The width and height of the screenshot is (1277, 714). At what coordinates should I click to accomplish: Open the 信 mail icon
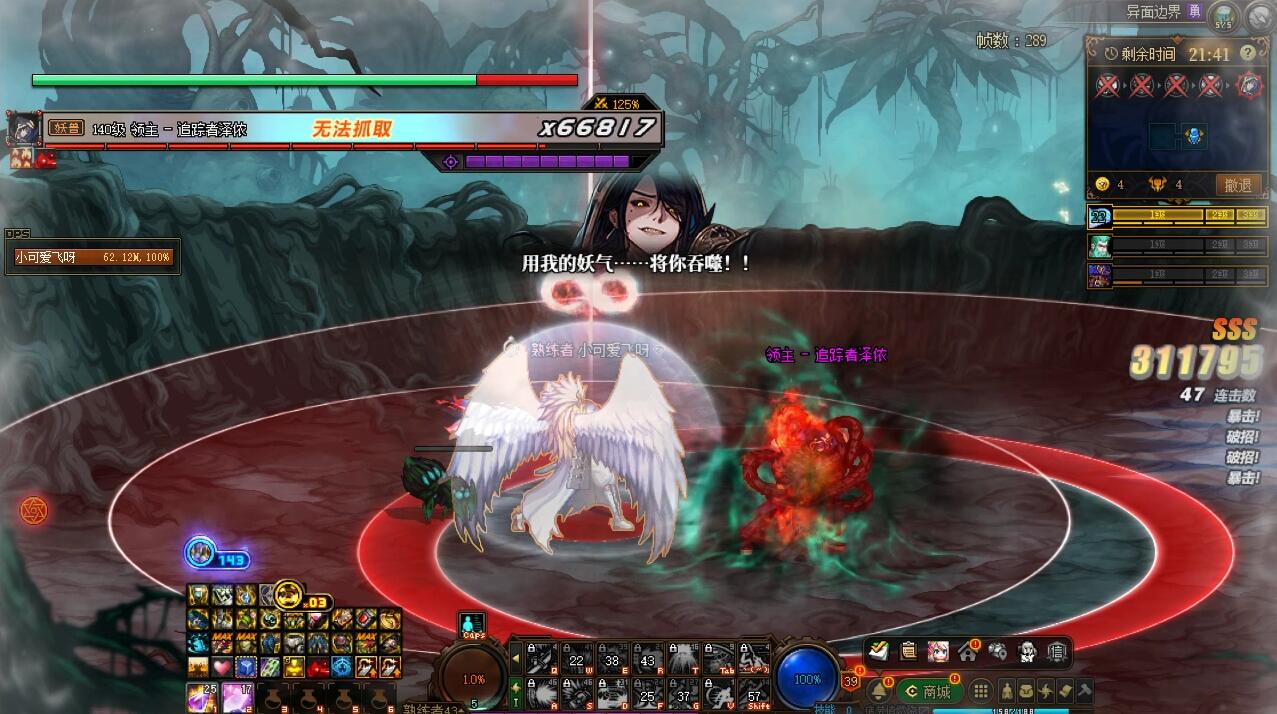pyautogui.click(x=1057, y=651)
